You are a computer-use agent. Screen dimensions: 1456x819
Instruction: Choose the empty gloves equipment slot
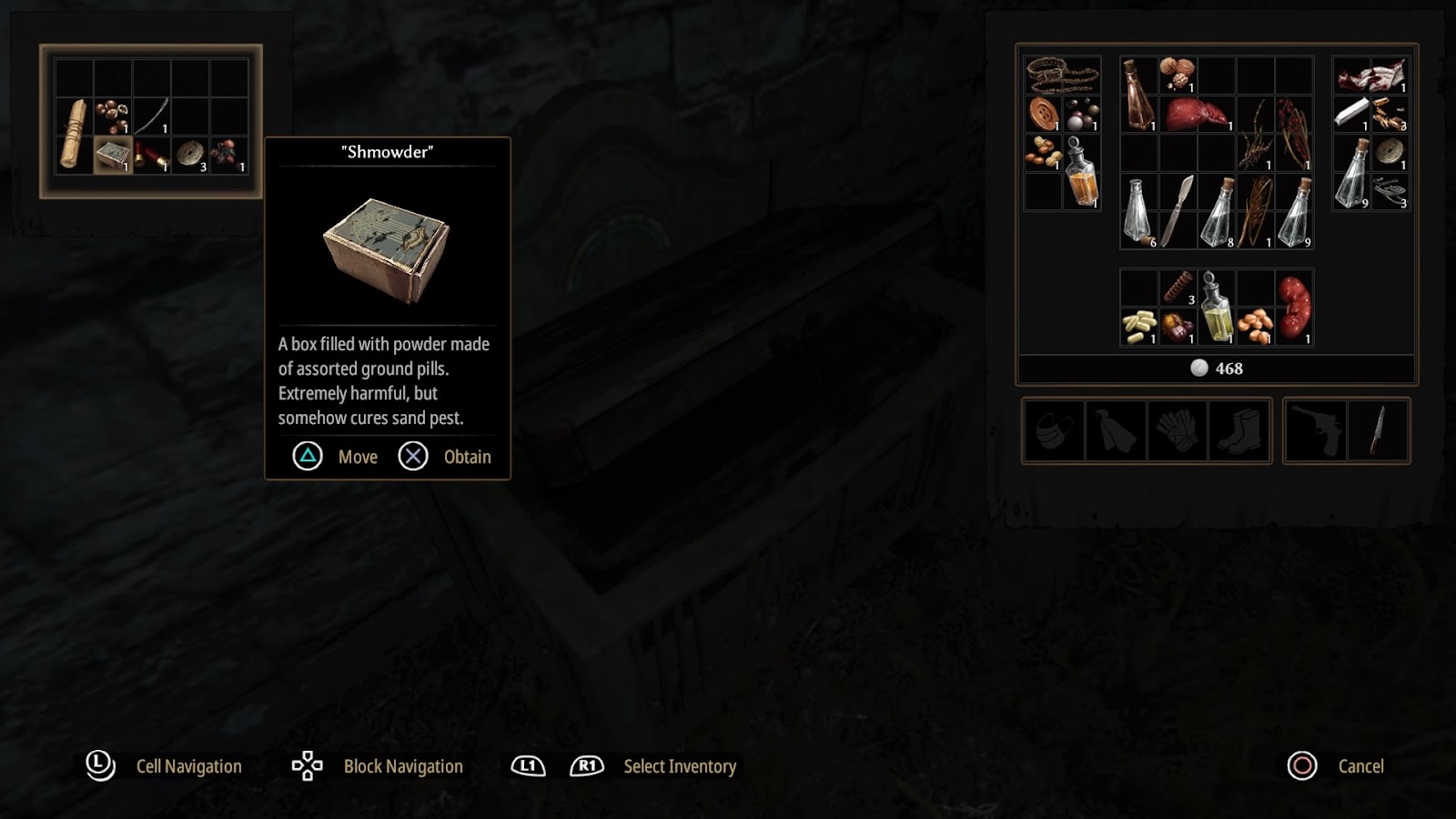click(1178, 430)
